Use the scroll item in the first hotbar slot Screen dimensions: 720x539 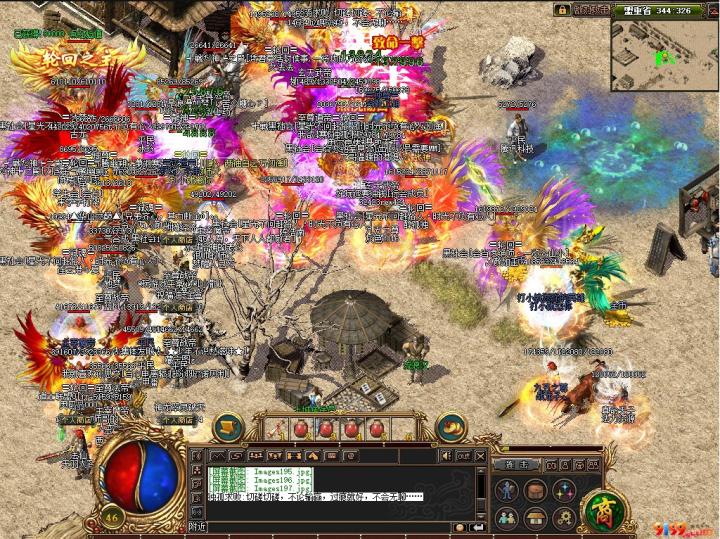(x=274, y=428)
